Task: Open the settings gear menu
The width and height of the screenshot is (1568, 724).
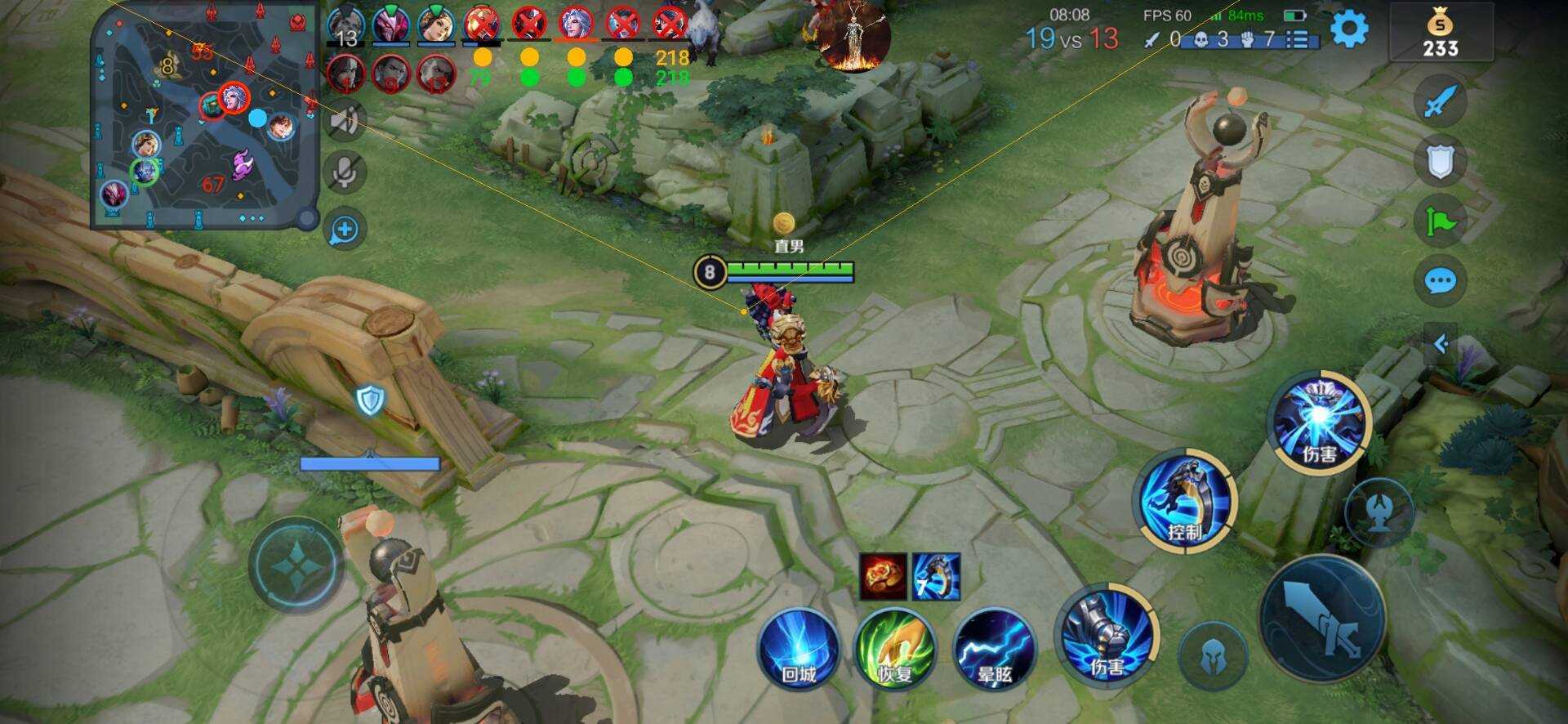Action: pyautogui.click(x=1349, y=29)
